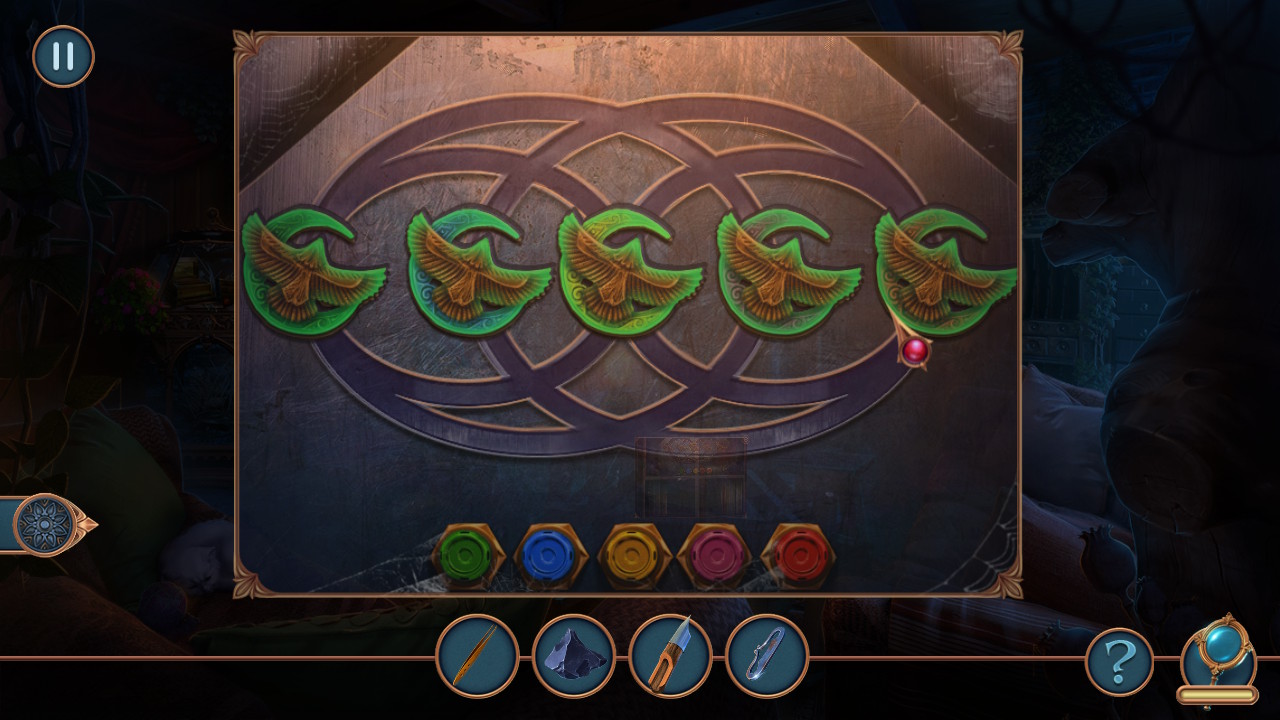This screenshot has height=720, width=1280.
Task: Click the second bird emblem from the left
Action: [473, 268]
